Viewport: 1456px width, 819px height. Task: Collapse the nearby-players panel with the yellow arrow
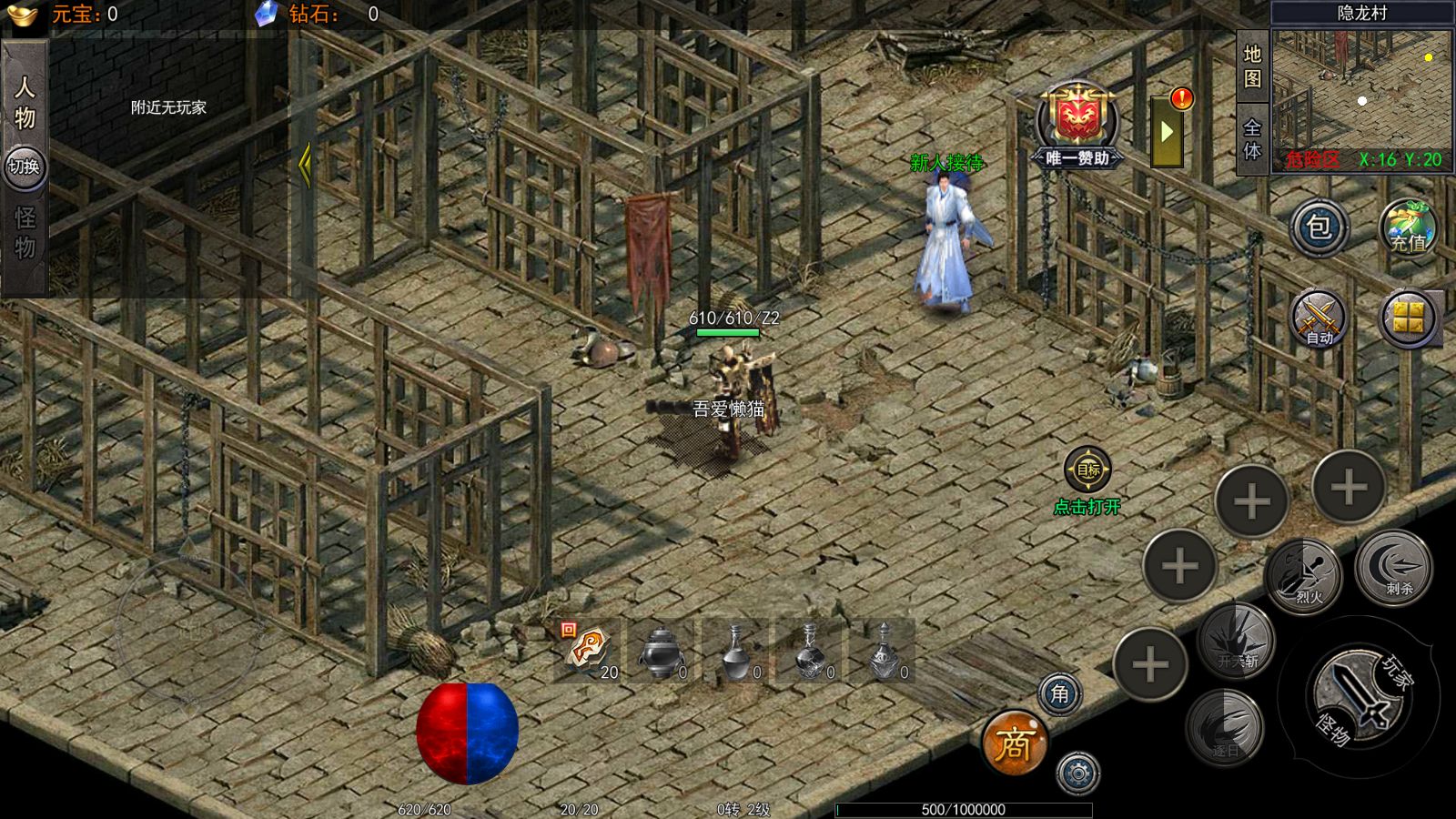point(305,165)
